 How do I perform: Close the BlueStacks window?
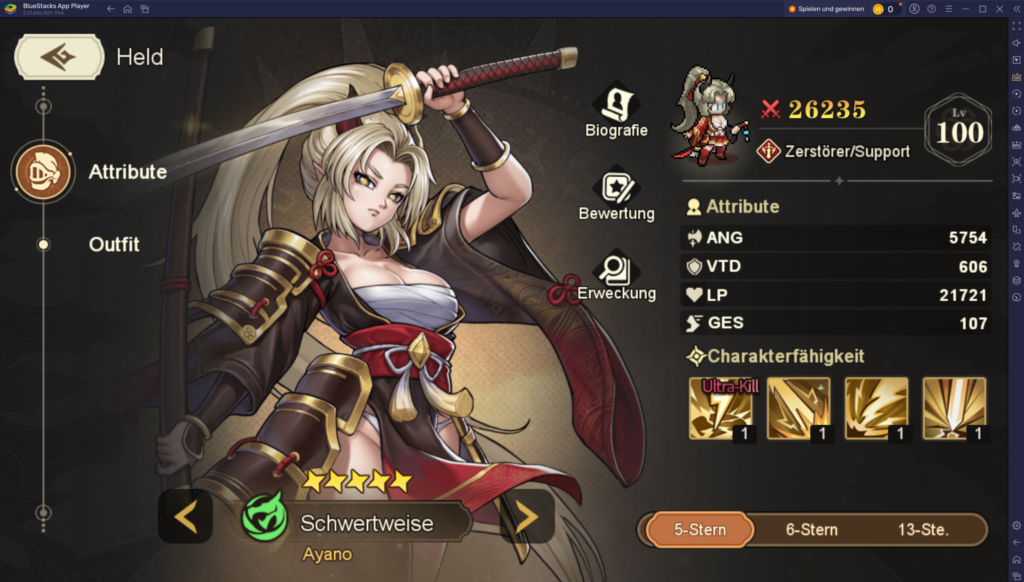click(x=1001, y=9)
